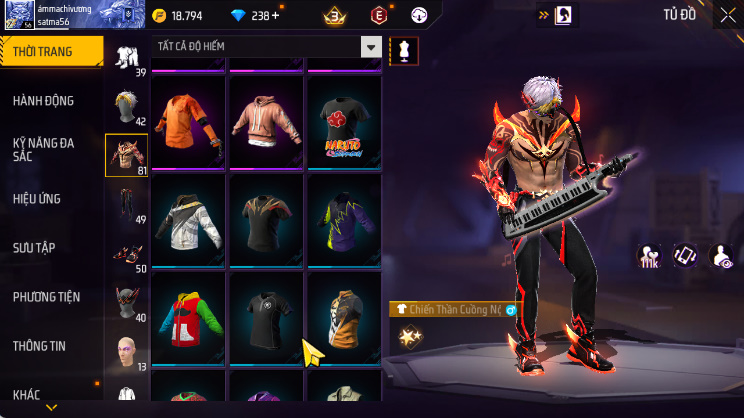The width and height of the screenshot is (744, 418).
Task: Open the Thời Trang tab
Action: tap(50, 51)
